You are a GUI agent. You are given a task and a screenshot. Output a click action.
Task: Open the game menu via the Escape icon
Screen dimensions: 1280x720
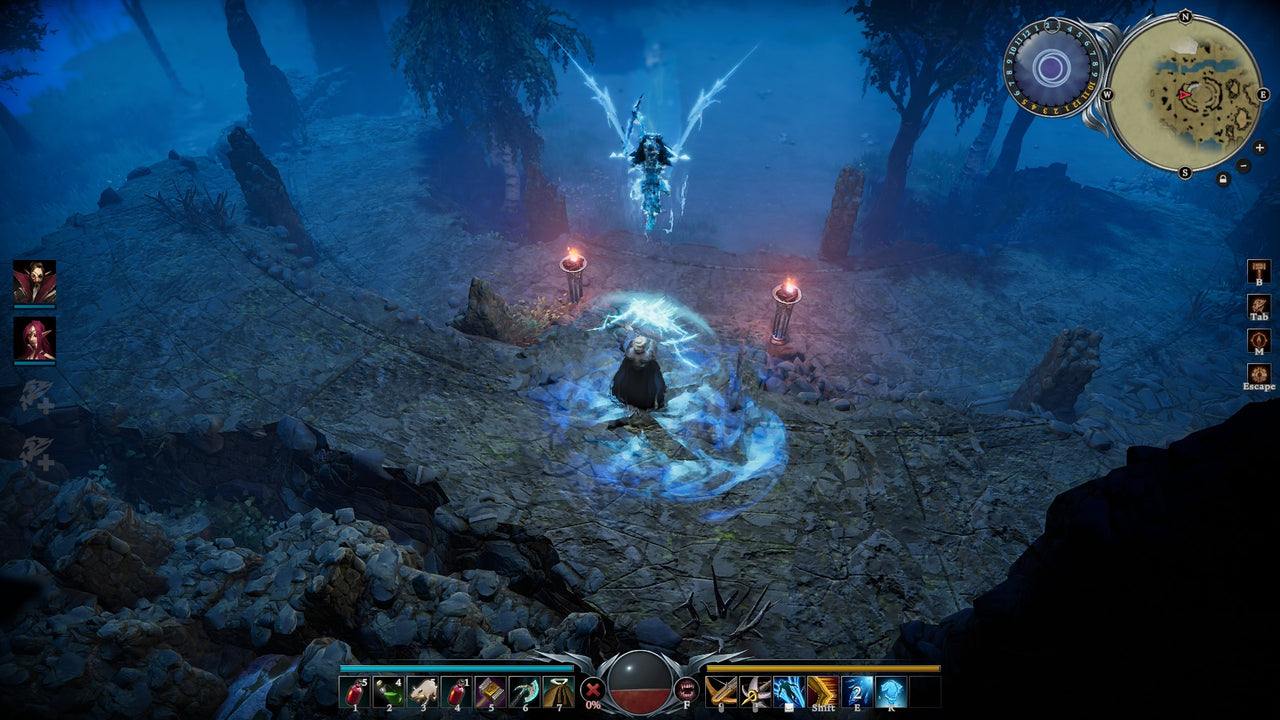1261,374
